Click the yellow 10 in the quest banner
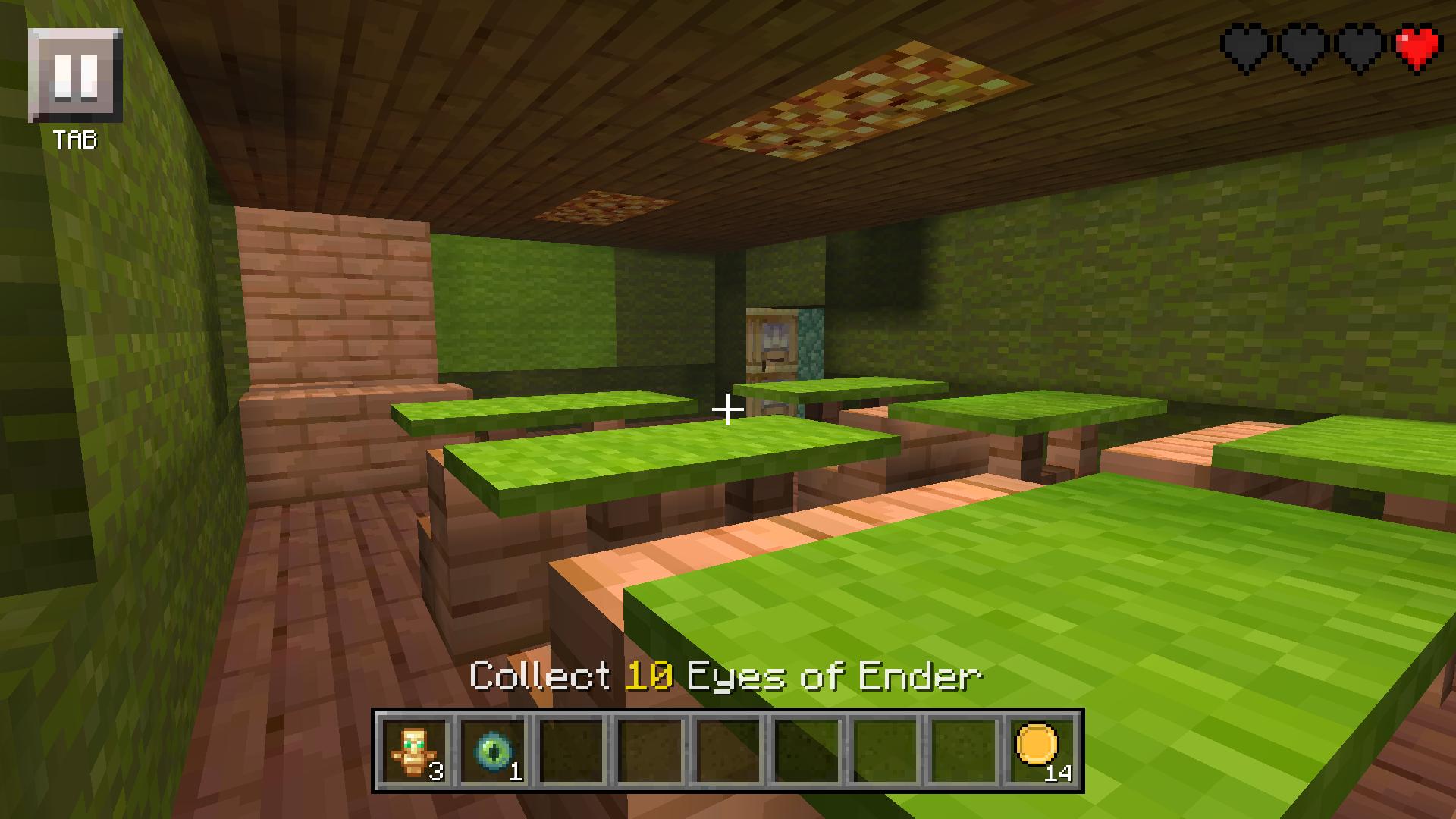The width and height of the screenshot is (1456, 819). 648,676
